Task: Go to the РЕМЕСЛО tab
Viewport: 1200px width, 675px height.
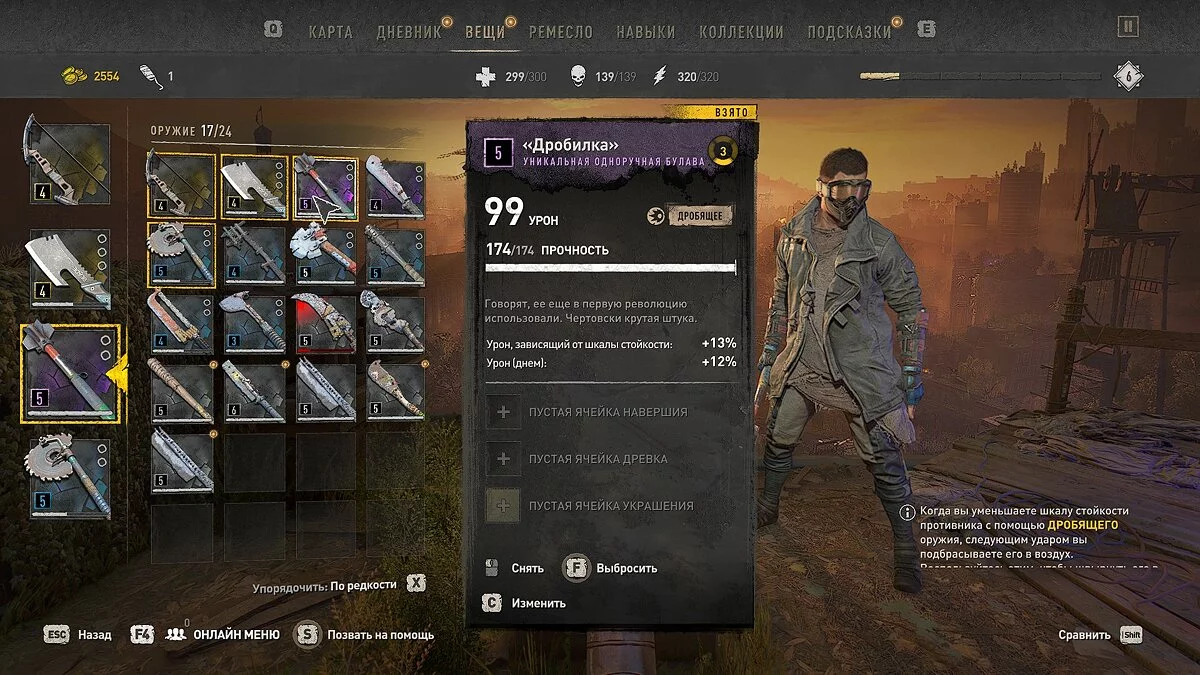Action: (561, 31)
